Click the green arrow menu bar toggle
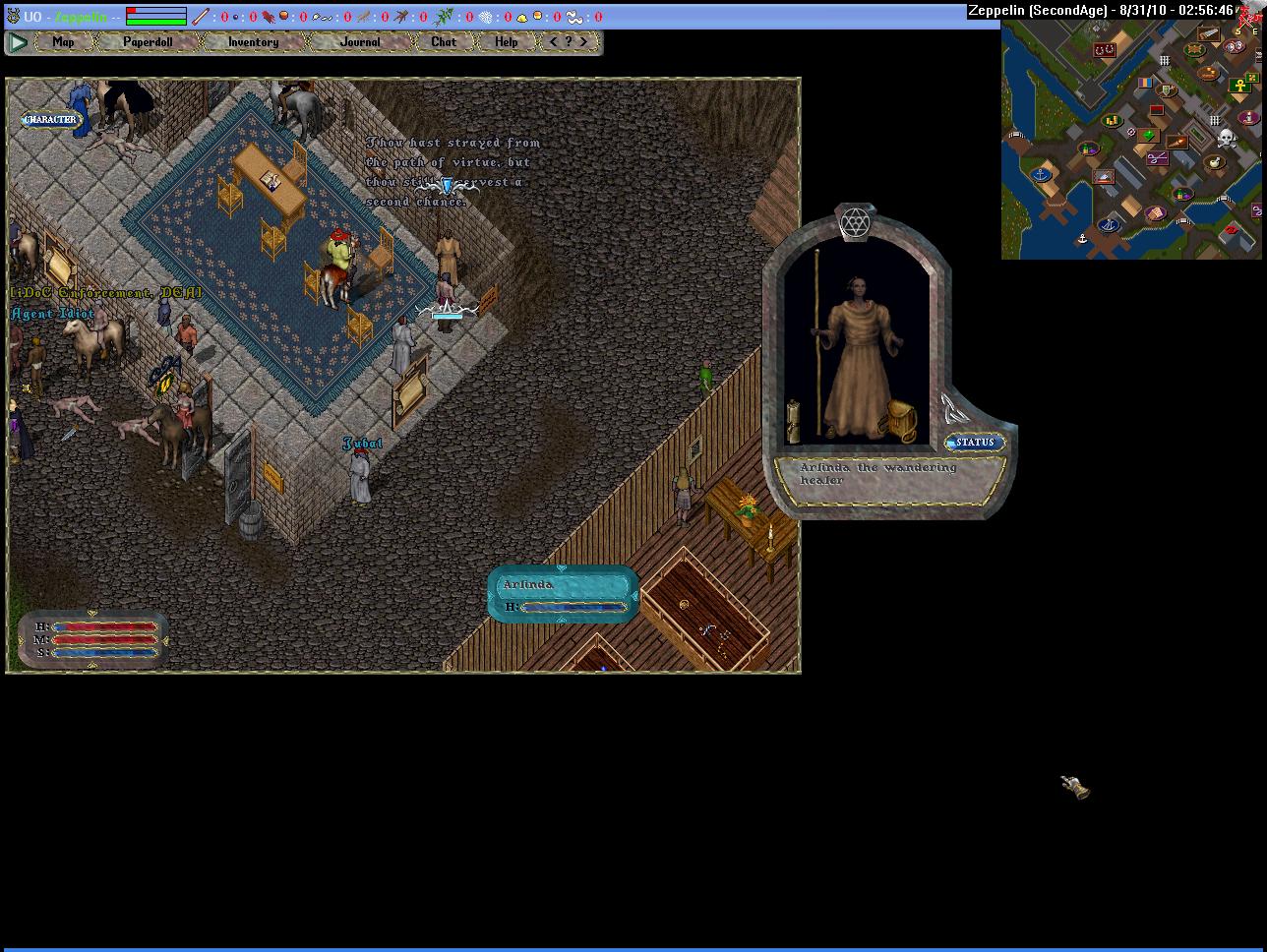1267x952 pixels. pos(18,42)
